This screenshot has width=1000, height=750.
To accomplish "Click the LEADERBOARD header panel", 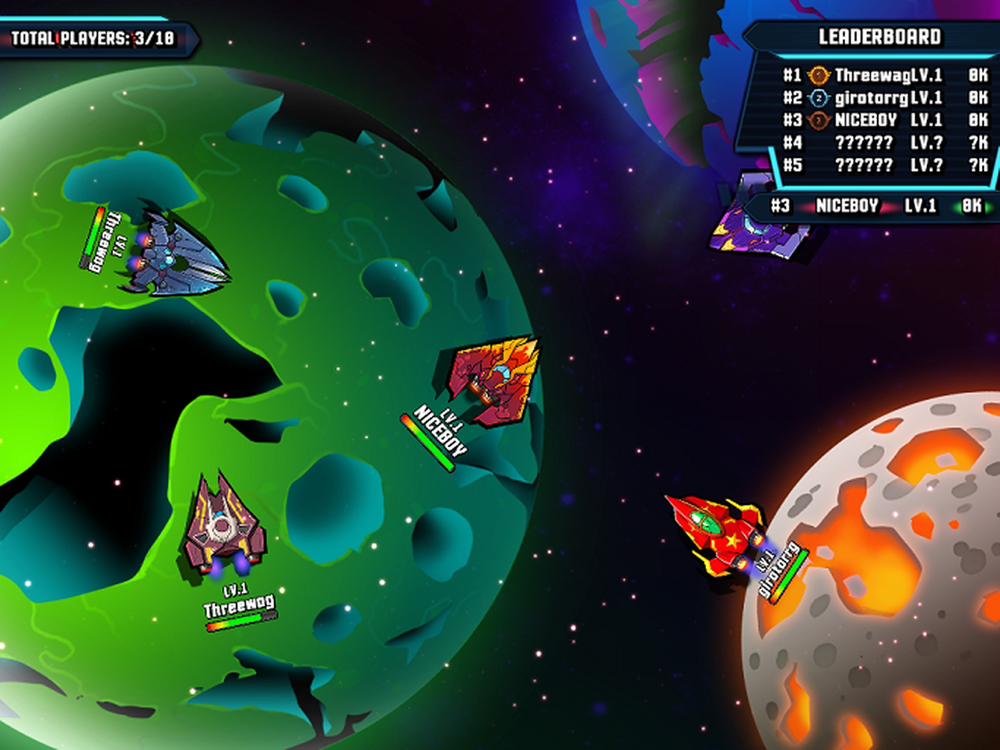I will tap(879, 37).
